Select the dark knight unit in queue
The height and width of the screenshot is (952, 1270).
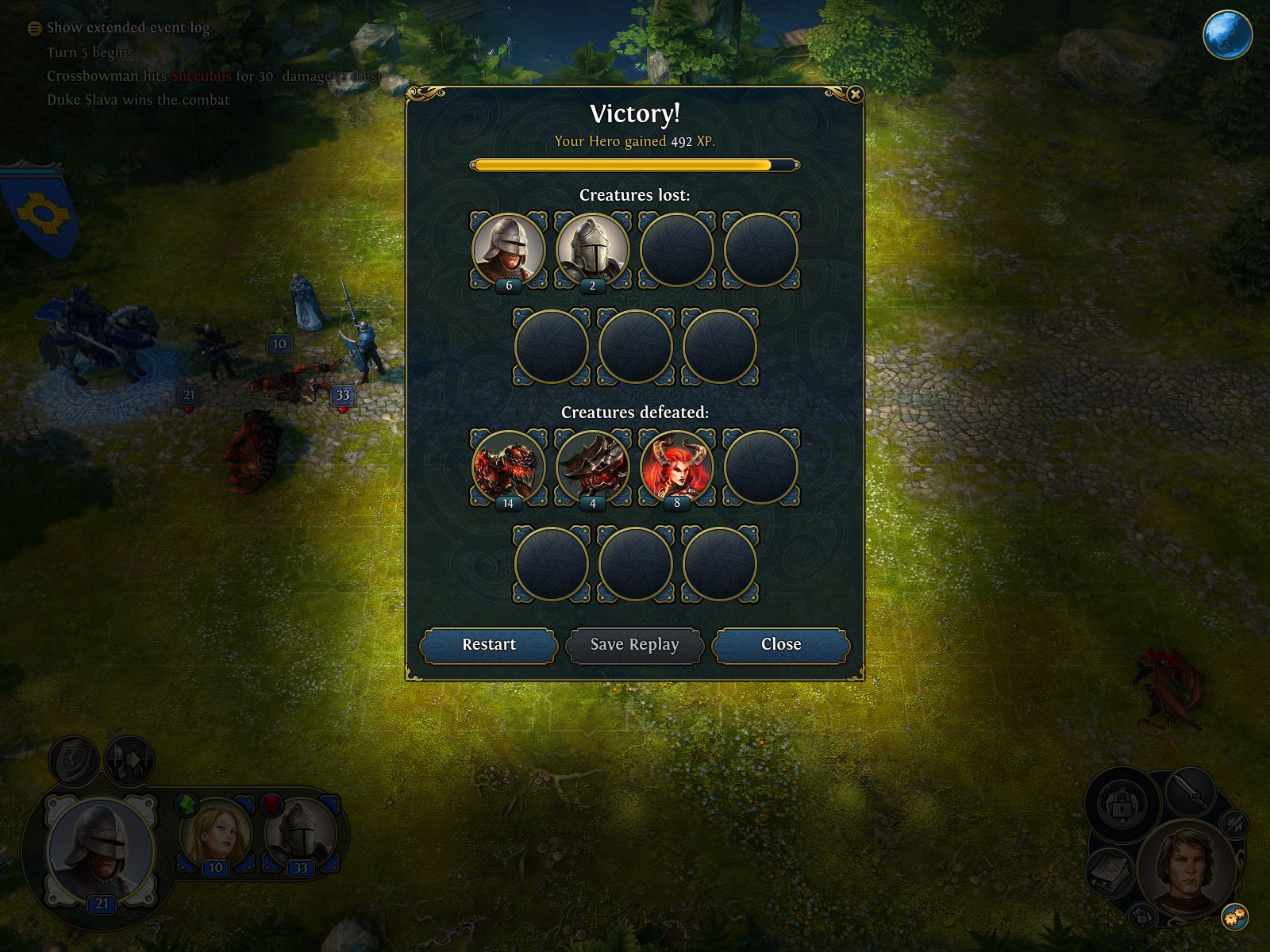[x=300, y=833]
